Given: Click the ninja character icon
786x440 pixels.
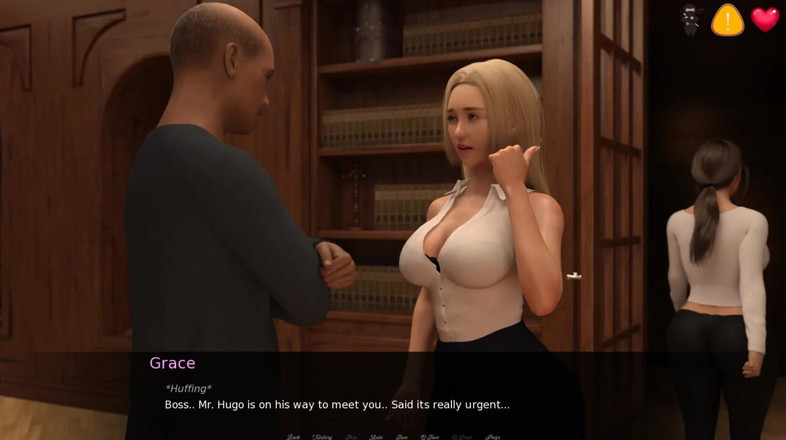Looking at the screenshot, I should point(691,19).
